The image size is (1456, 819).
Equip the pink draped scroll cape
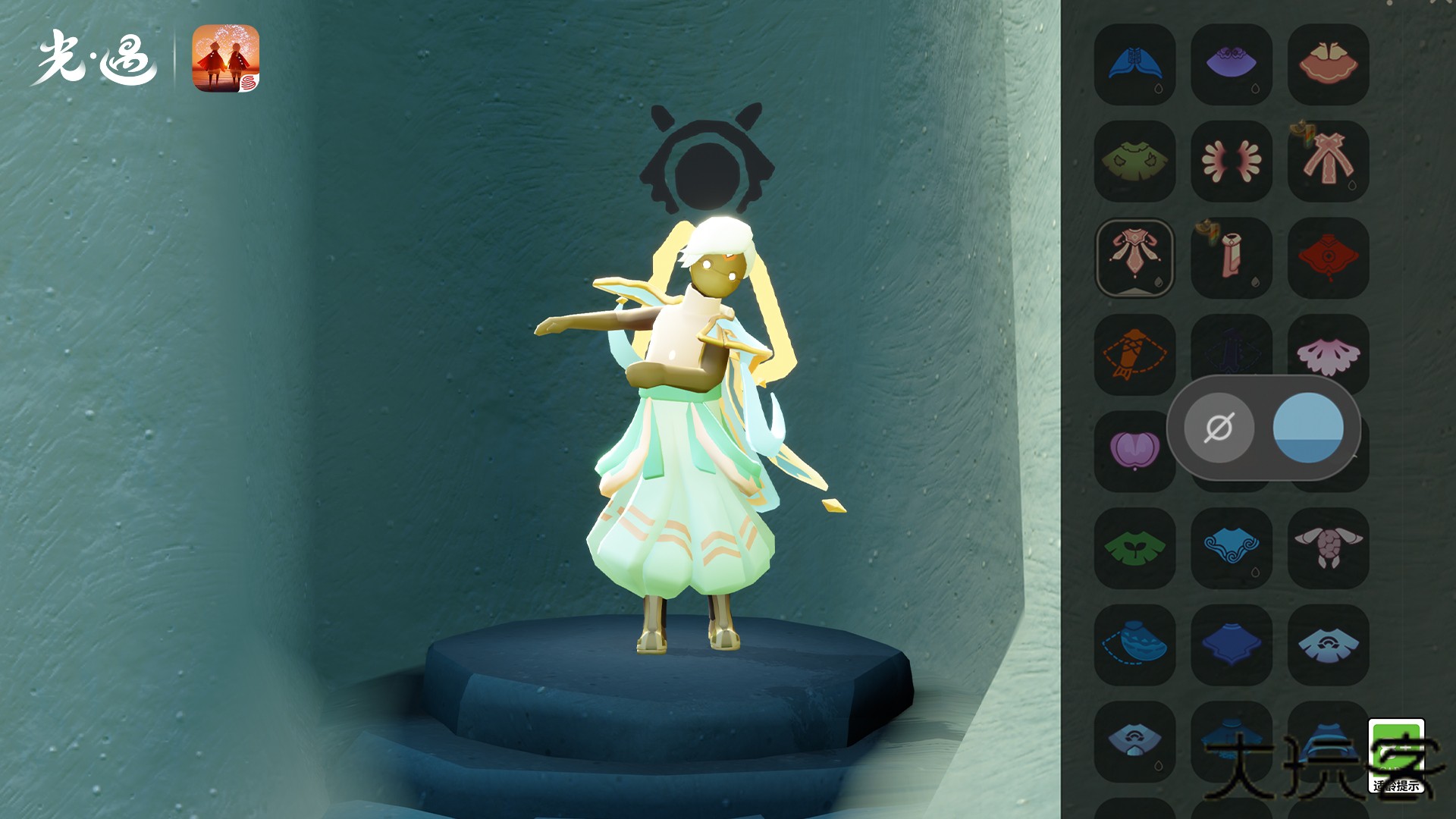coord(1231,258)
